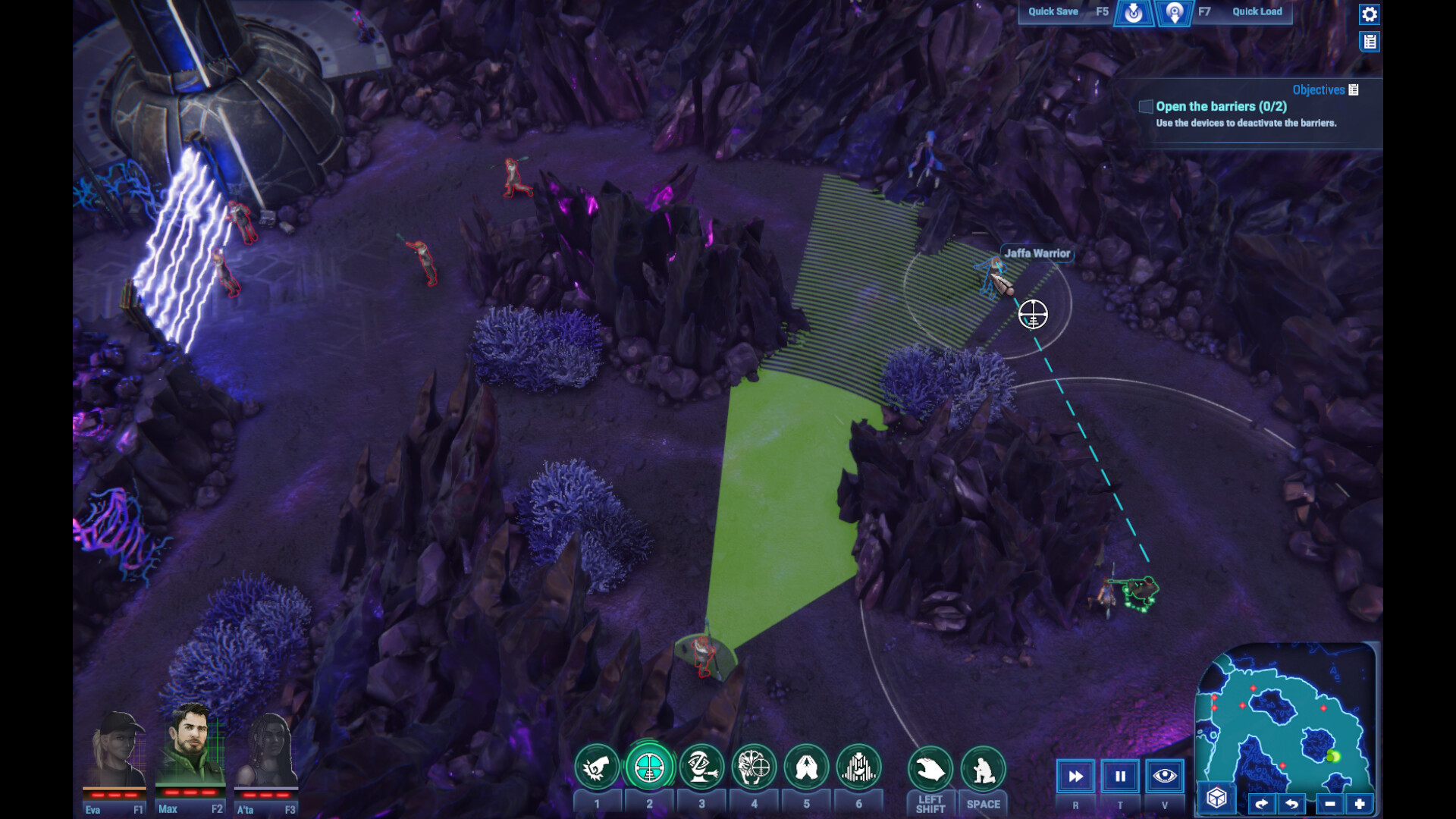1456x819 pixels.
Task: Activate the striped mask ability in slot 6
Action: [858, 768]
